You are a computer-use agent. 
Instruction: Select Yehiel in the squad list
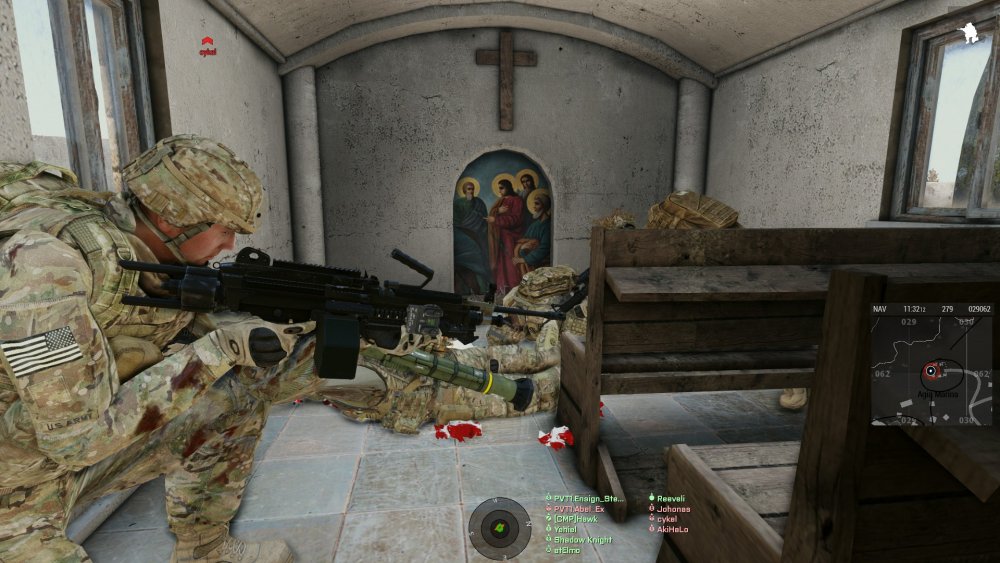pyautogui.click(x=565, y=529)
